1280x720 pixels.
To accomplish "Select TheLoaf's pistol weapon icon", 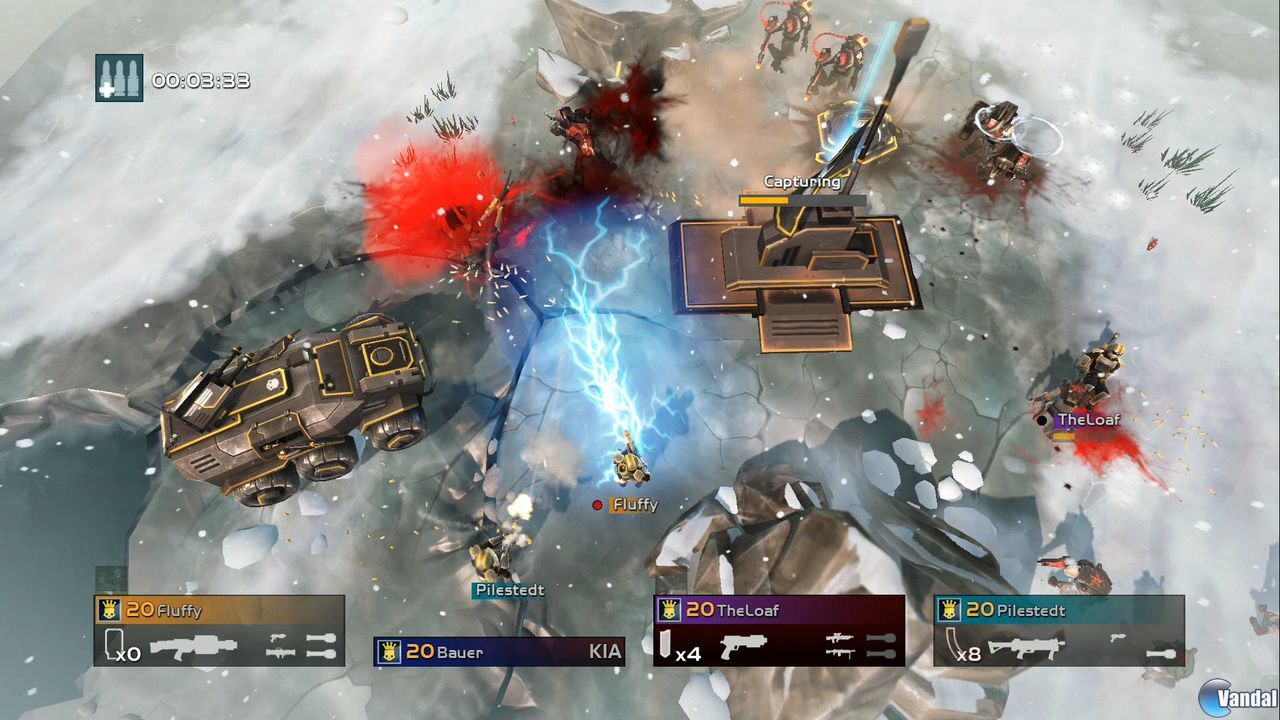I will 743,645.
